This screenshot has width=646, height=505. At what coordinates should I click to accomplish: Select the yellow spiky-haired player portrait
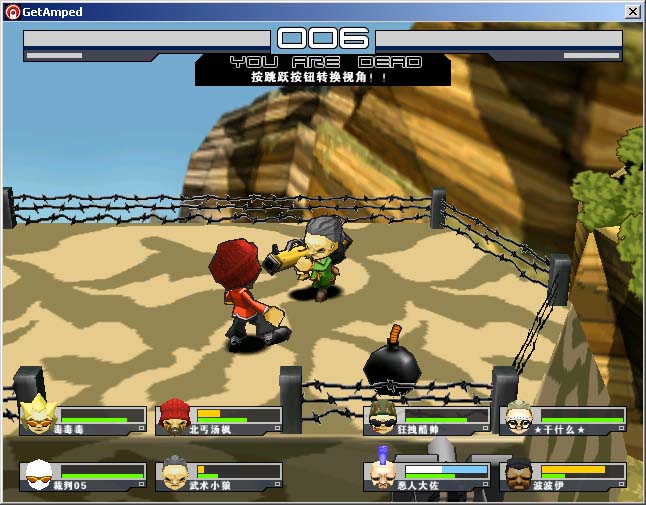tap(39, 415)
